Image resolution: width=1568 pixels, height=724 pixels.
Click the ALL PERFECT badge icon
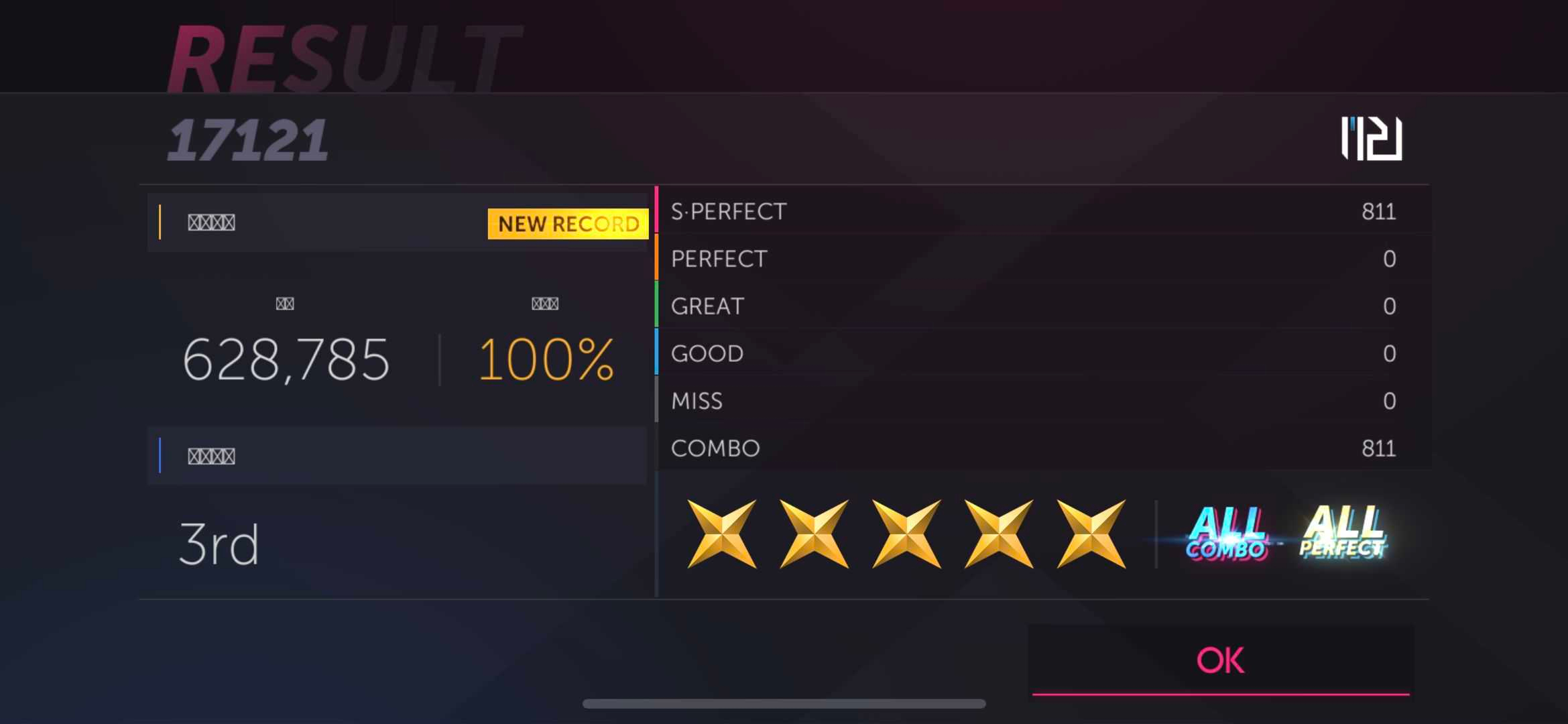click(x=1341, y=533)
